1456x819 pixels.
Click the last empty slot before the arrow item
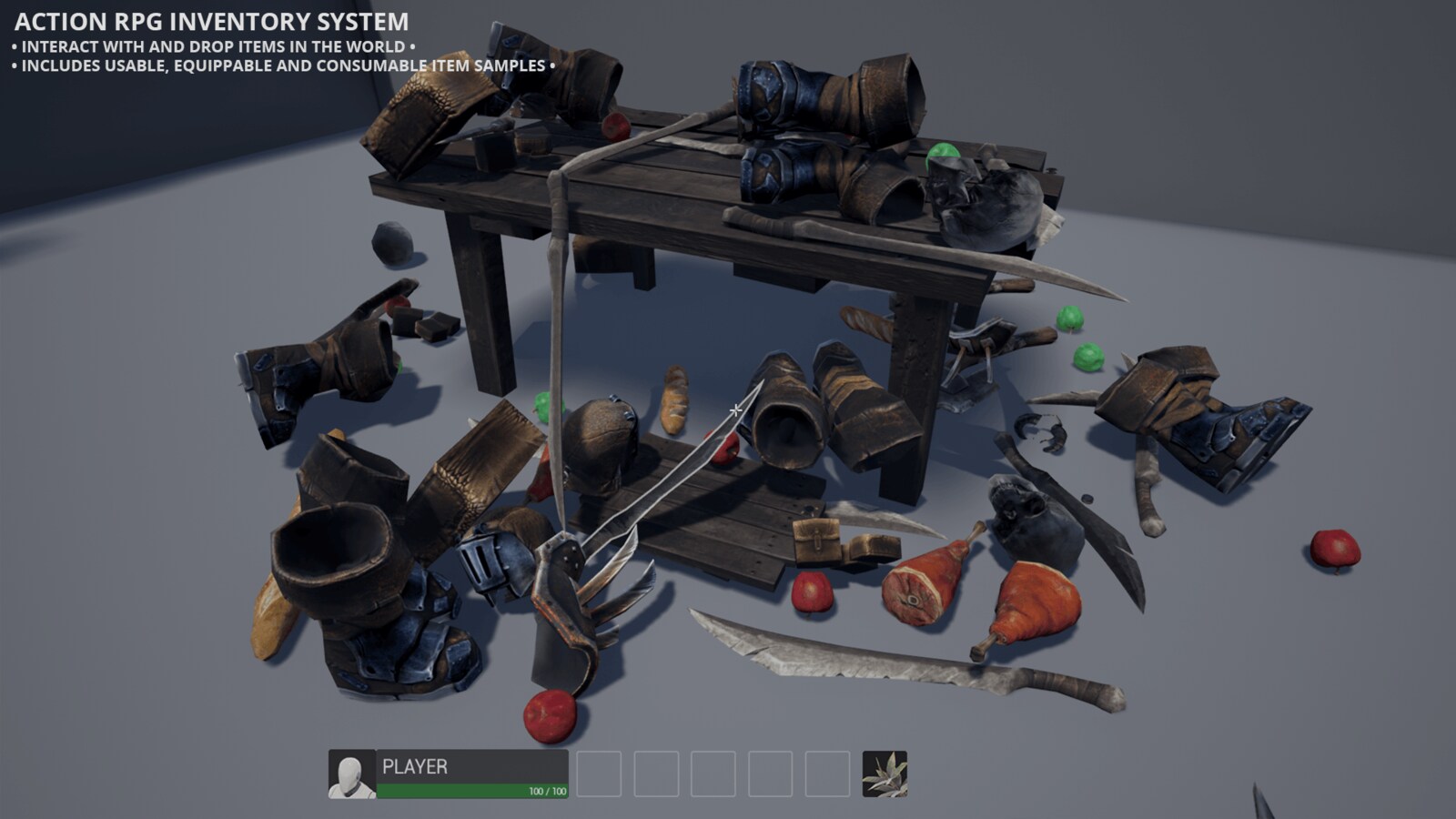[x=826, y=772]
